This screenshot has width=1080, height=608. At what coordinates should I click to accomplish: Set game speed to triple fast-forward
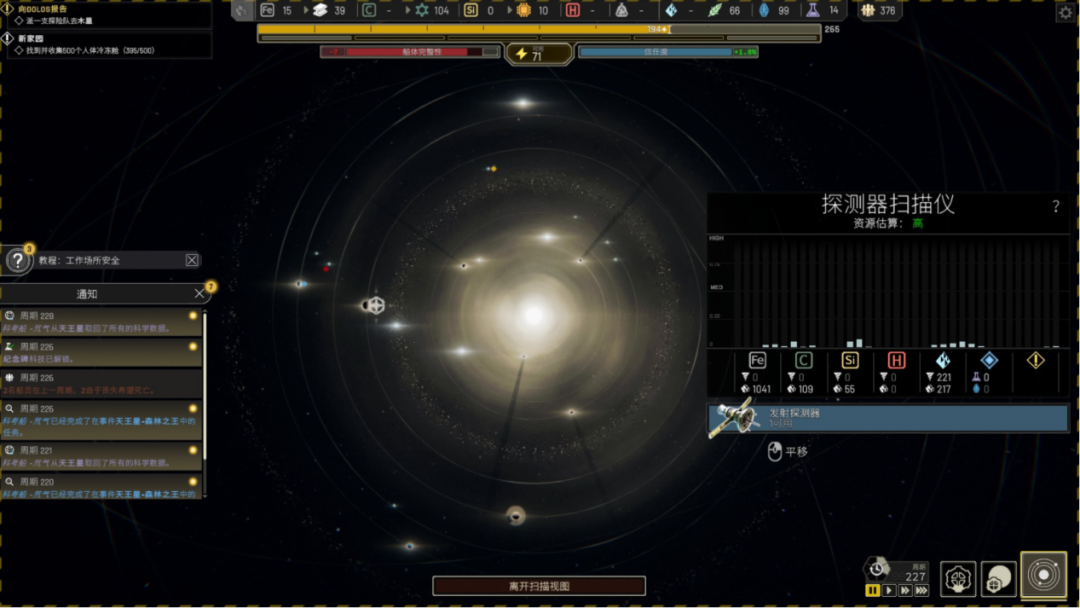coord(921,591)
